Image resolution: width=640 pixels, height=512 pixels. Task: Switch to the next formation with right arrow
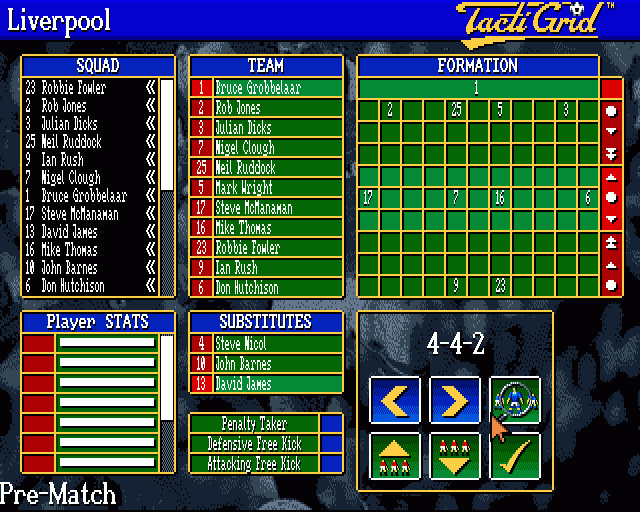coord(455,401)
